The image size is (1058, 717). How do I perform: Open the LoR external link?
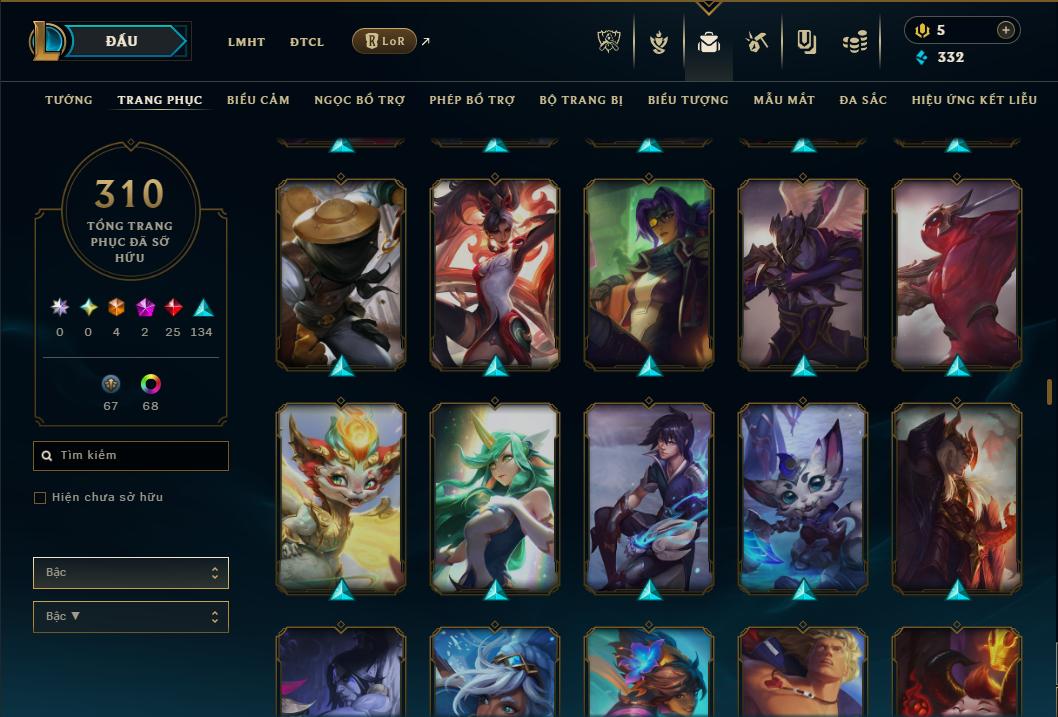click(x=385, y=41)
